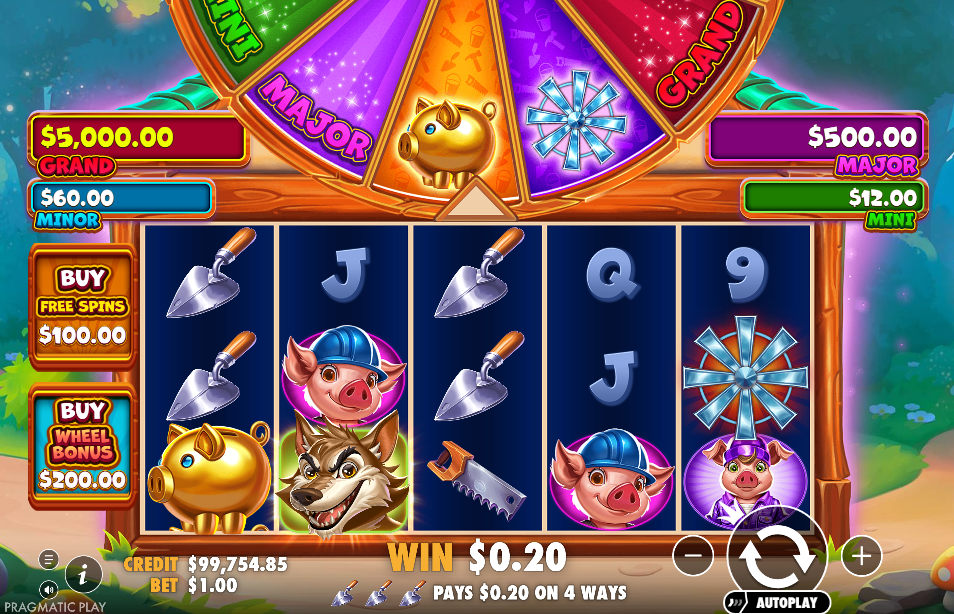954x614 pixels.
Task: Open the game information (i) screen
Action: point(84,574)
